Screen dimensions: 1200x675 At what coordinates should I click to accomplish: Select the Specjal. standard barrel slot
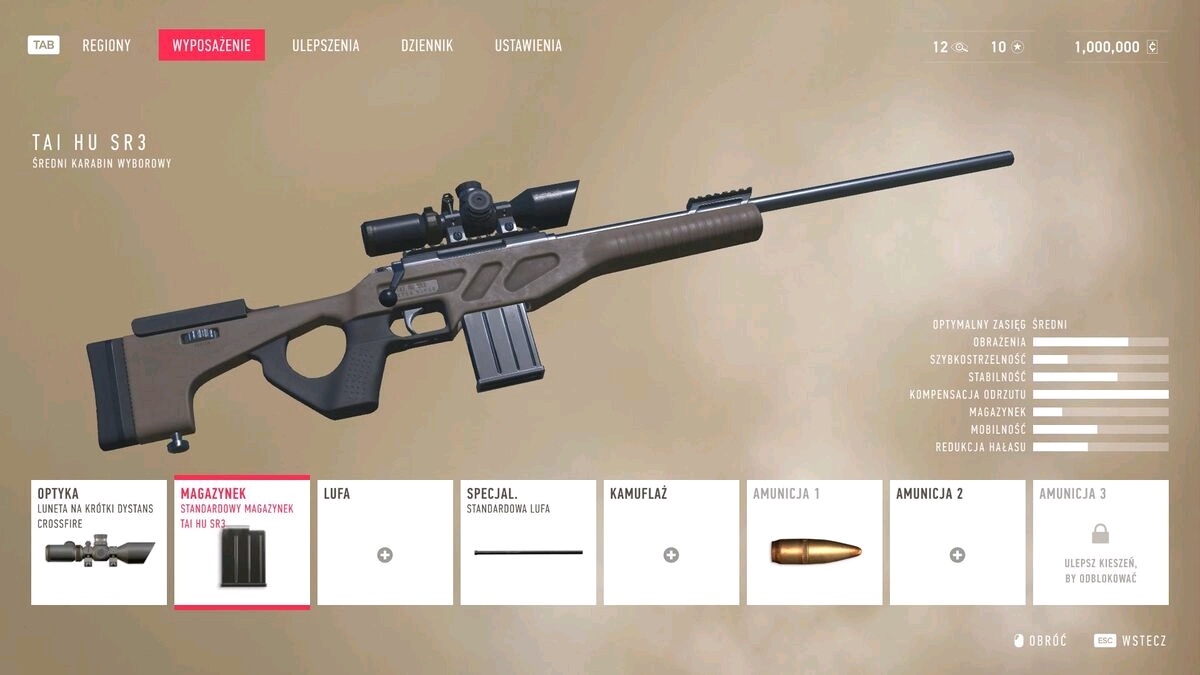[x=528, y=542]
